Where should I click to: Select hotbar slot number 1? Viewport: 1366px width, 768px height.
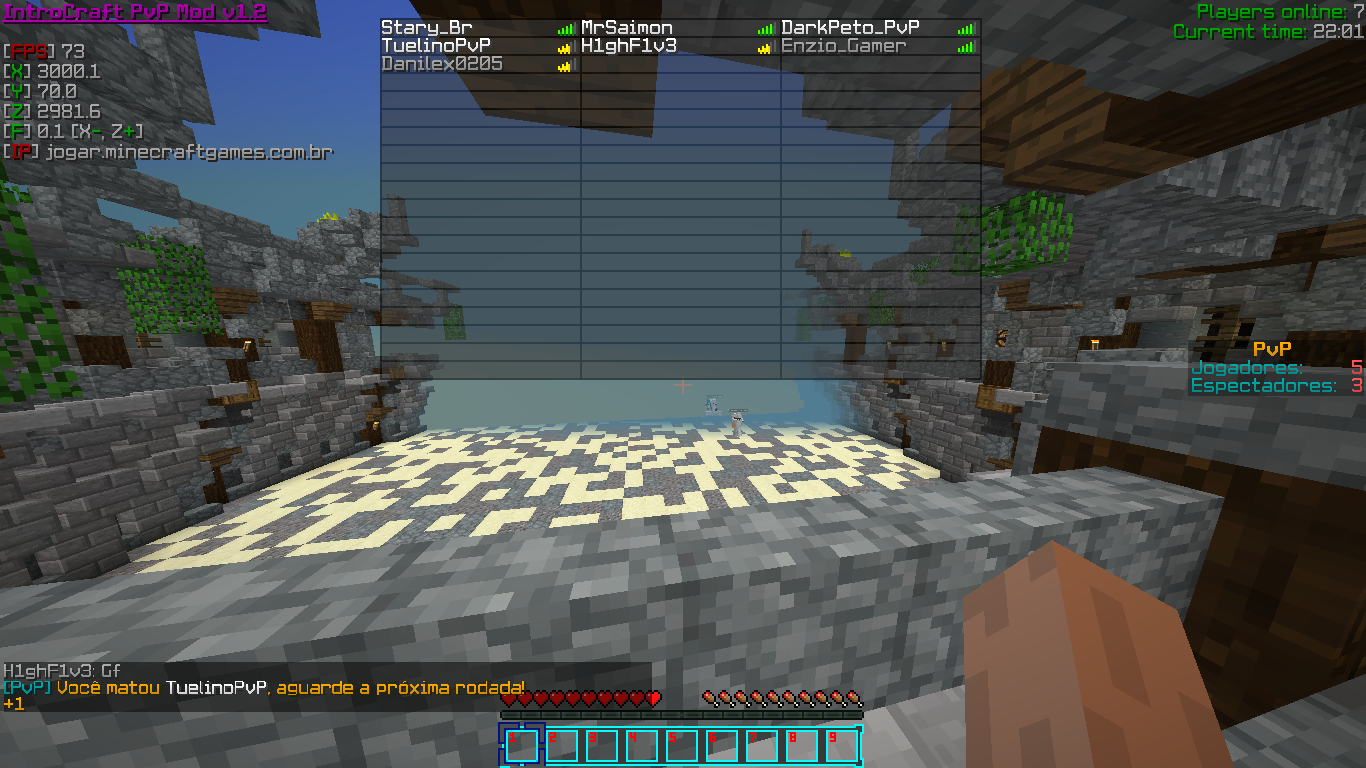522,745
